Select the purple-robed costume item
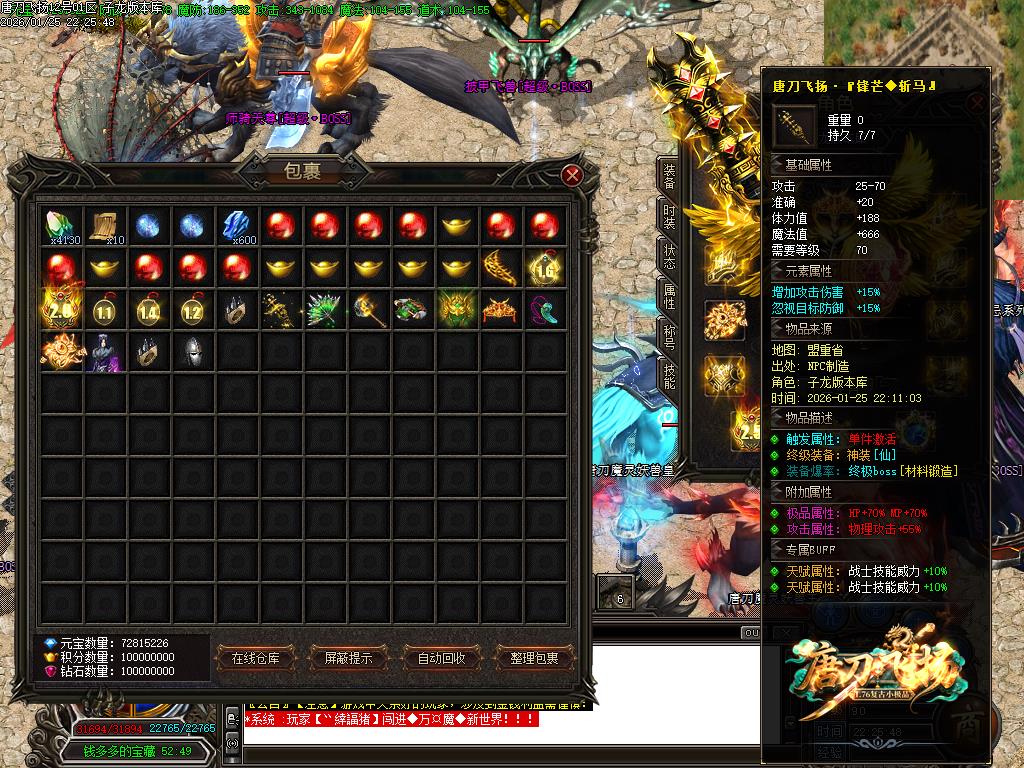The image size is (1024, 768). pos(105,352)
